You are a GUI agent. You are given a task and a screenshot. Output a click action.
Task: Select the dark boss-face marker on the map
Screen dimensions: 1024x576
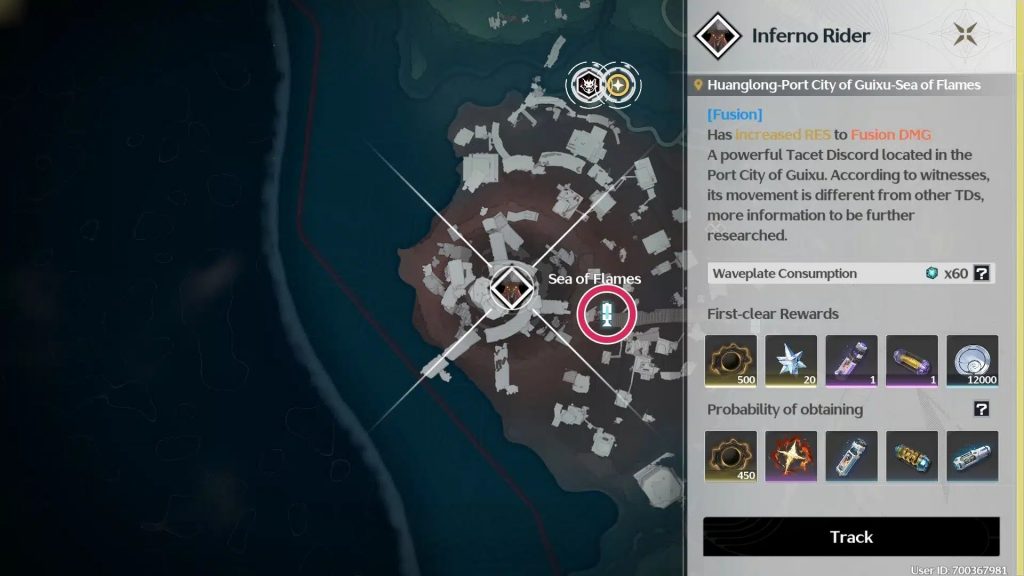pyautogui.click(x=588, y=85)
